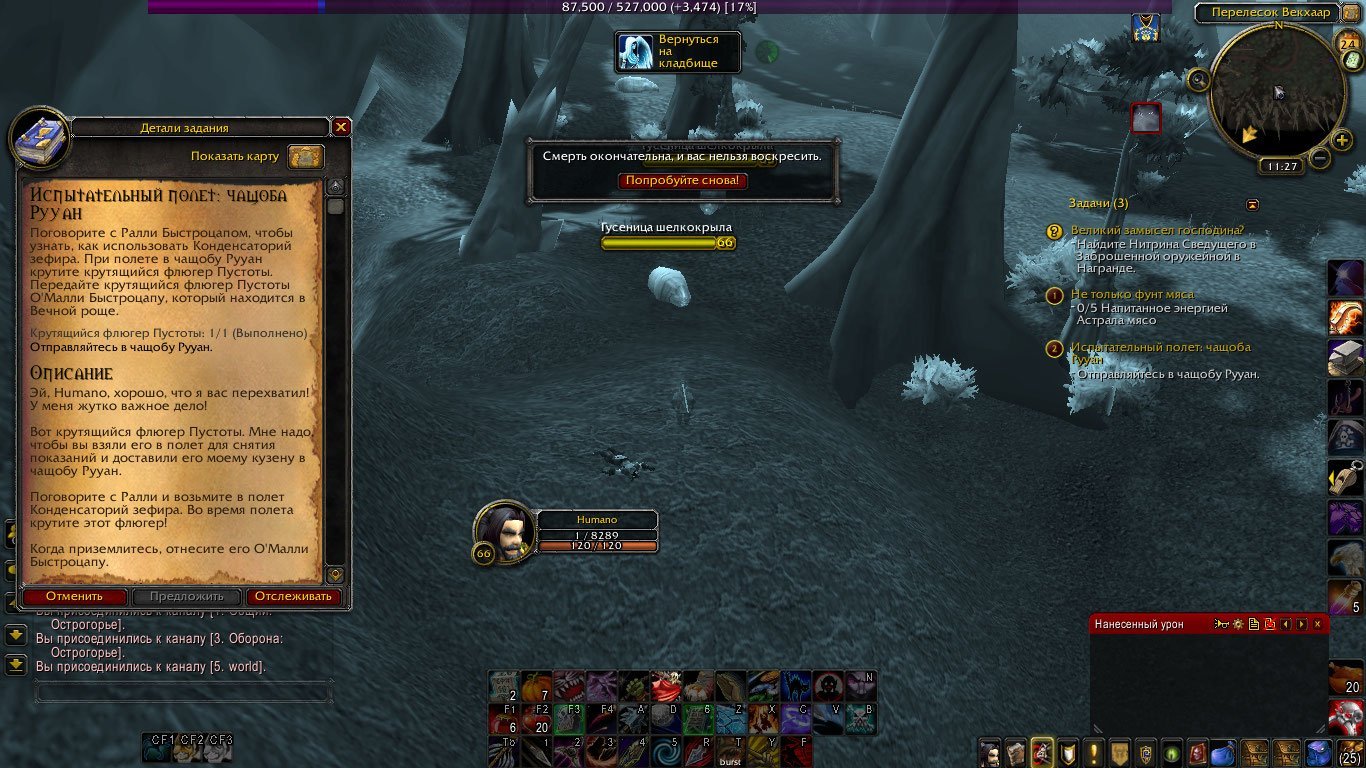Screen dimensions: 1366x768
Task: Collapse the 'Задачи' objectives tracker
Action: [1253, 204]
